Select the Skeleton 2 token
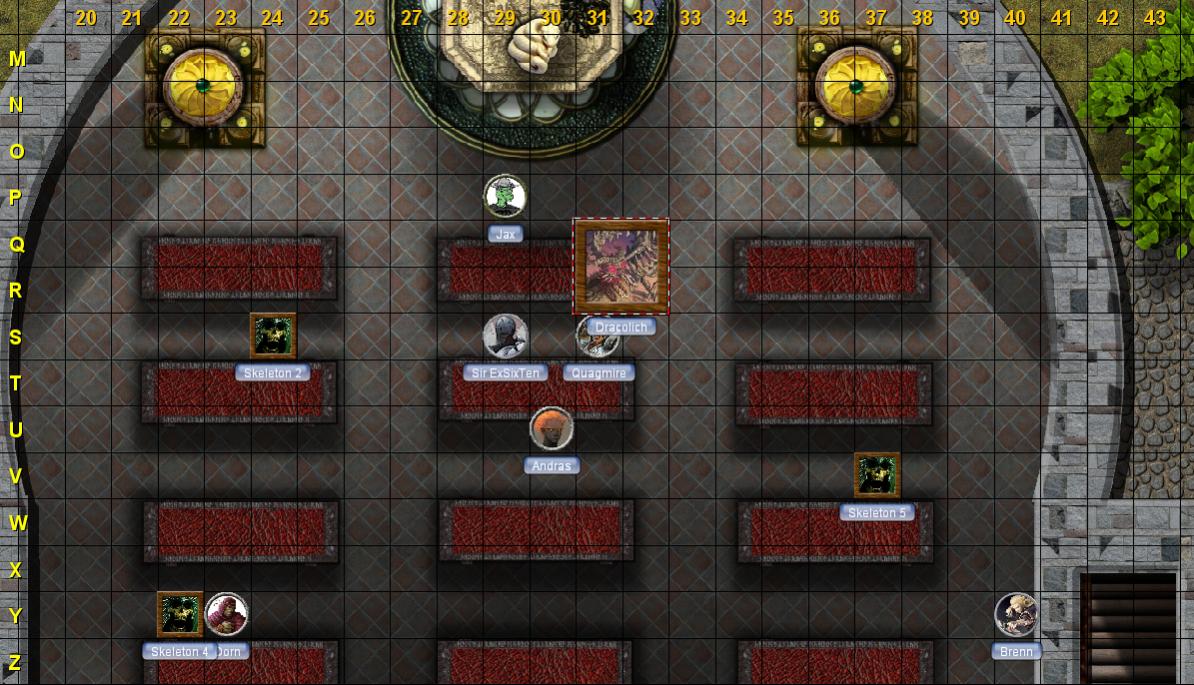This screenshot has width=1194, height=685. coord(272,335)
